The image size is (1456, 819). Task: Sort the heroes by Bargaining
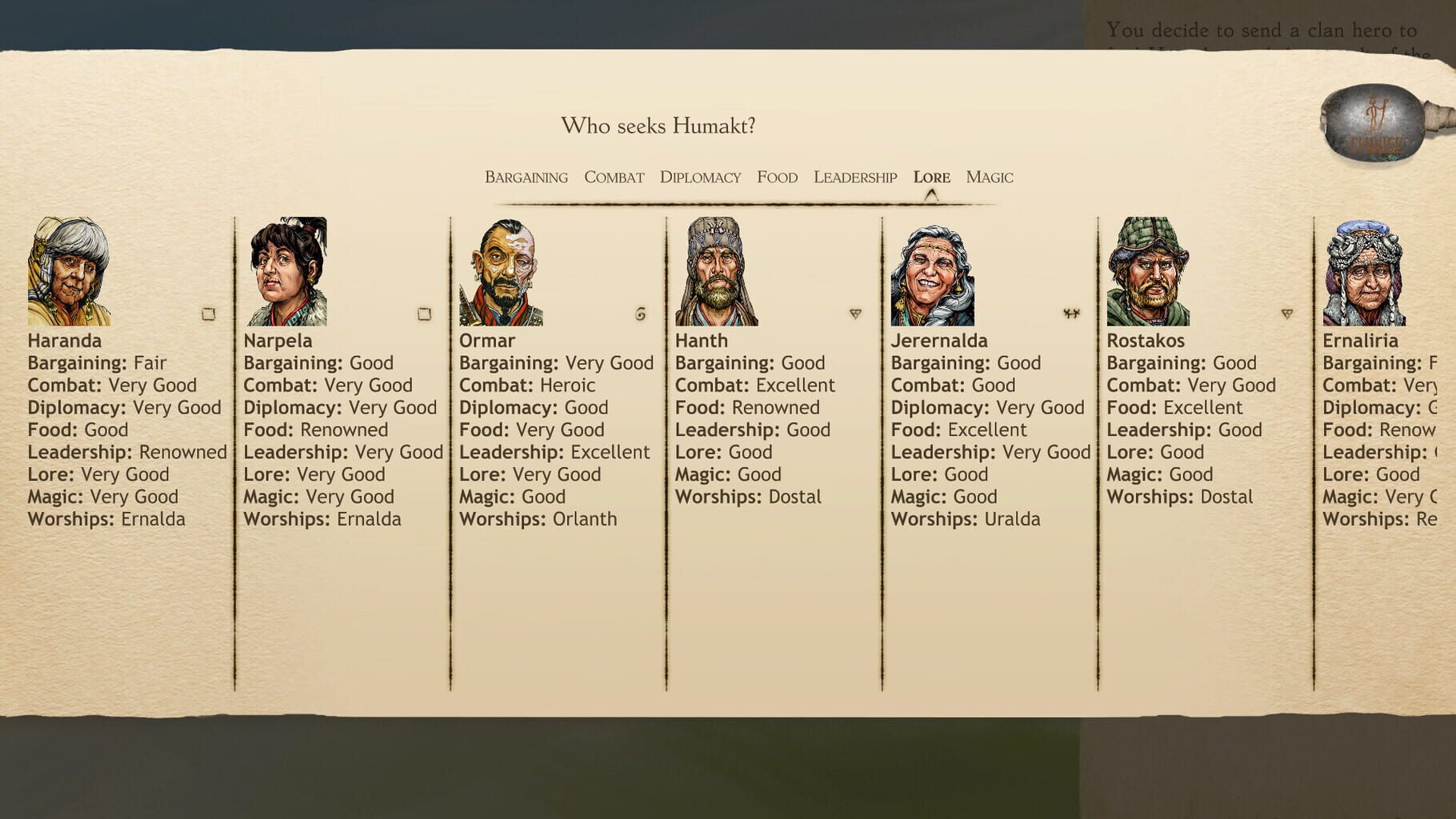525,177
